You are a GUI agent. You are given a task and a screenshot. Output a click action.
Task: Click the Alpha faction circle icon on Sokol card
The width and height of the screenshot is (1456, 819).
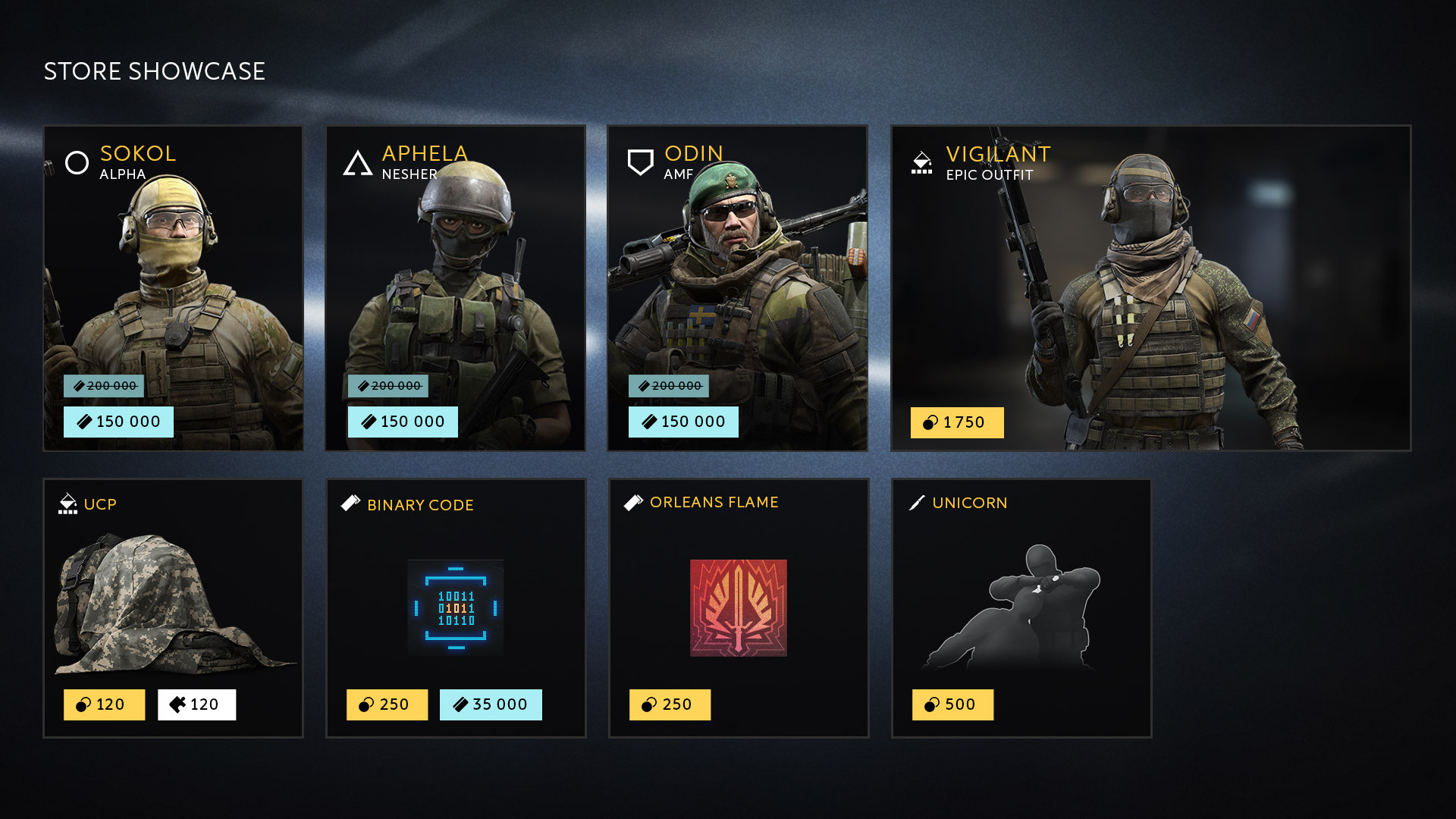(x=76, y=162)
